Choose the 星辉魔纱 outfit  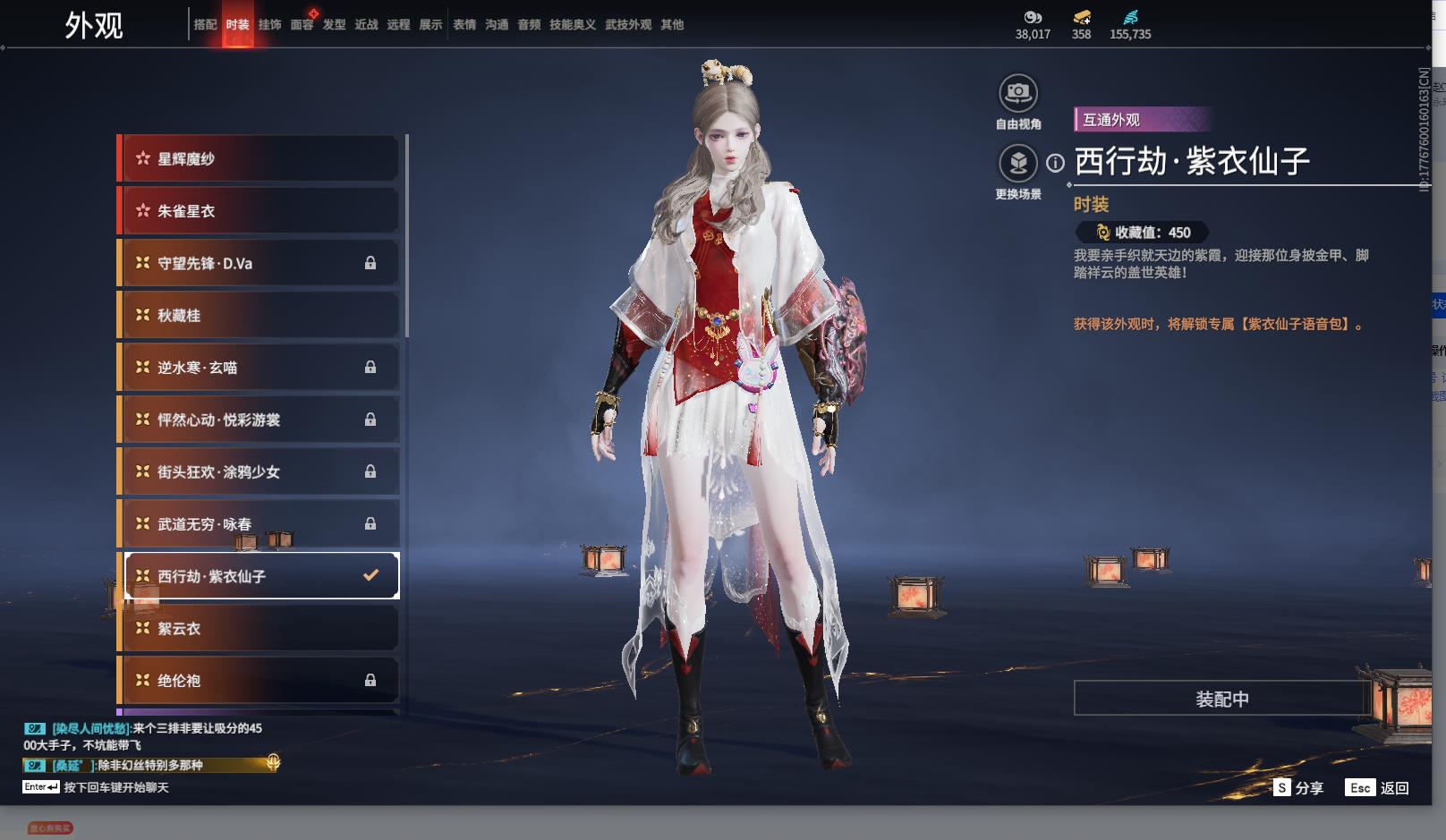click(259, 159)
